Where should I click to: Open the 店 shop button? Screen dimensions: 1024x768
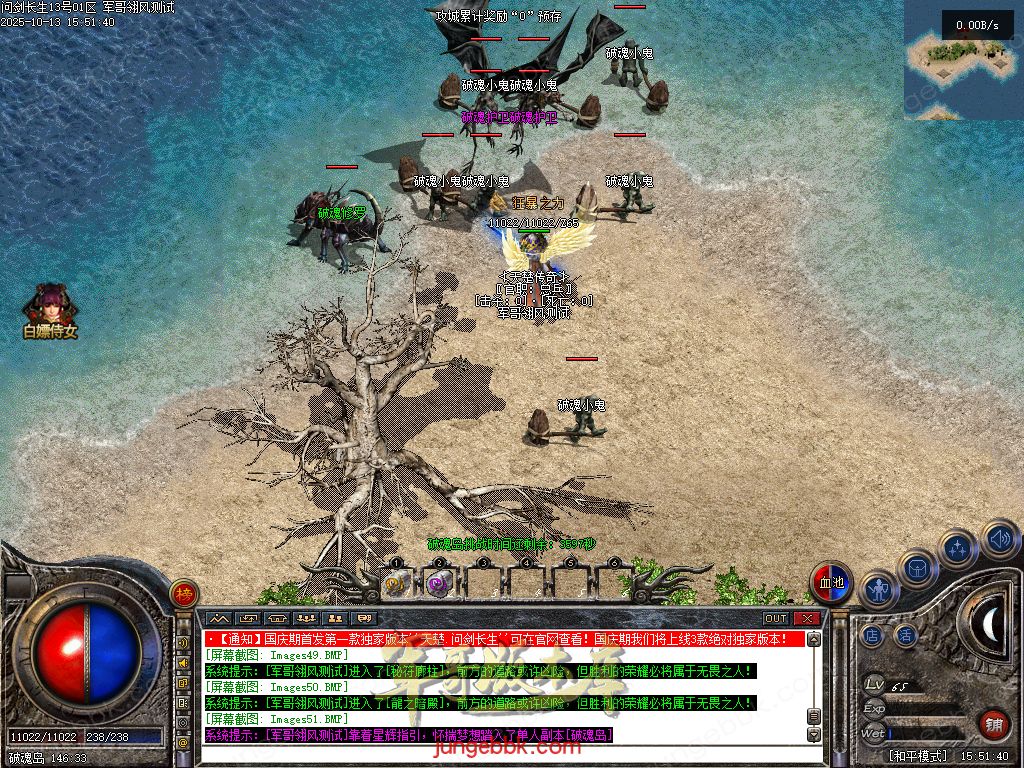872,635
